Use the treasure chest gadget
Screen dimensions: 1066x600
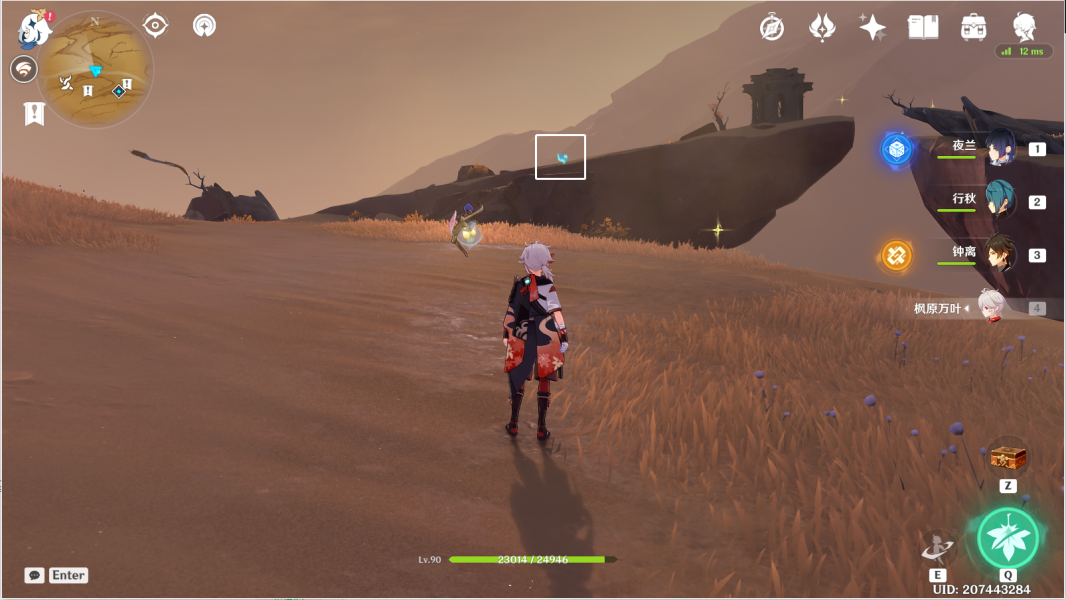1008,458
